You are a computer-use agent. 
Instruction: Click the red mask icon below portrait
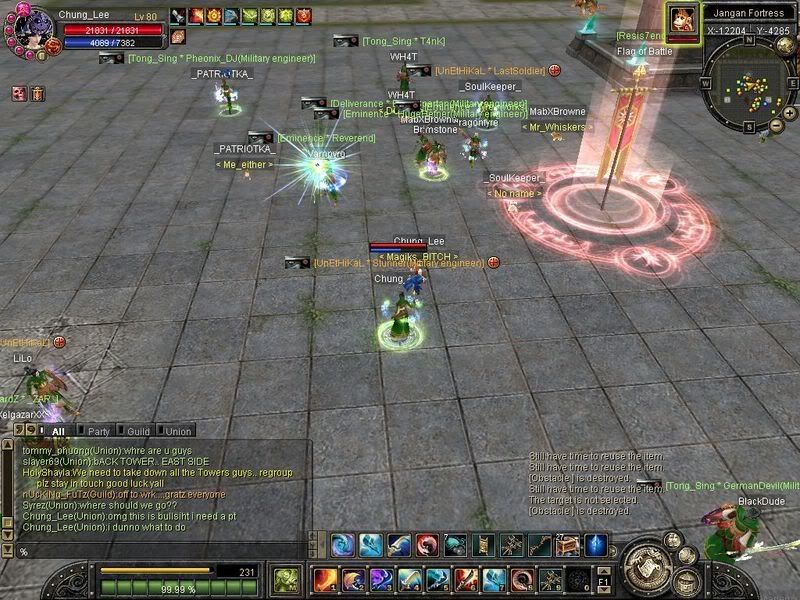pyautogui.click(x=20, y=93)
